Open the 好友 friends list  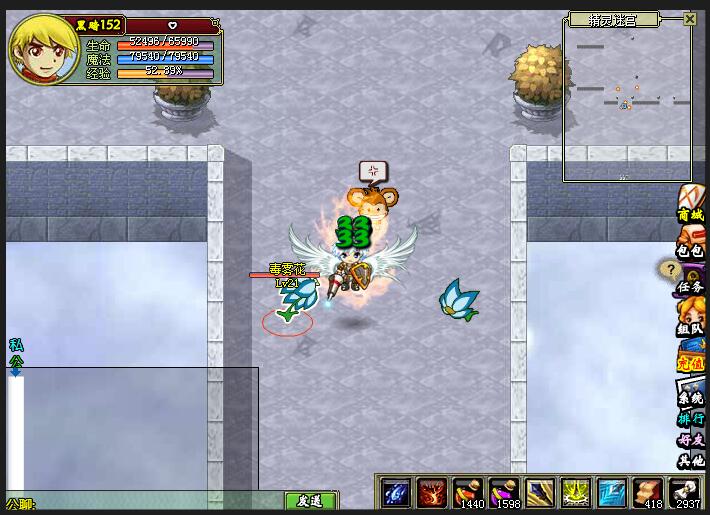click(x=691, y=440)
